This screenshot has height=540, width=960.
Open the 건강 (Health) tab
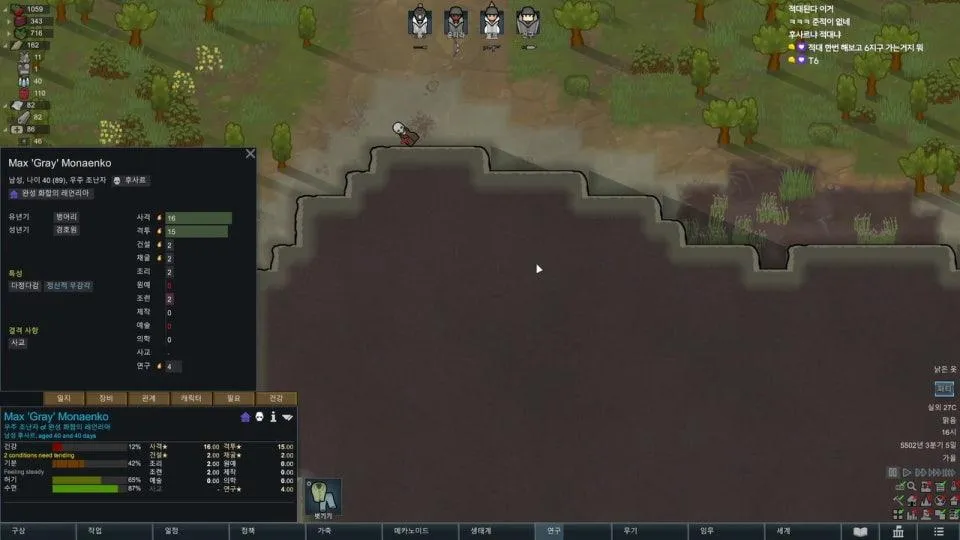click(277, 398)
